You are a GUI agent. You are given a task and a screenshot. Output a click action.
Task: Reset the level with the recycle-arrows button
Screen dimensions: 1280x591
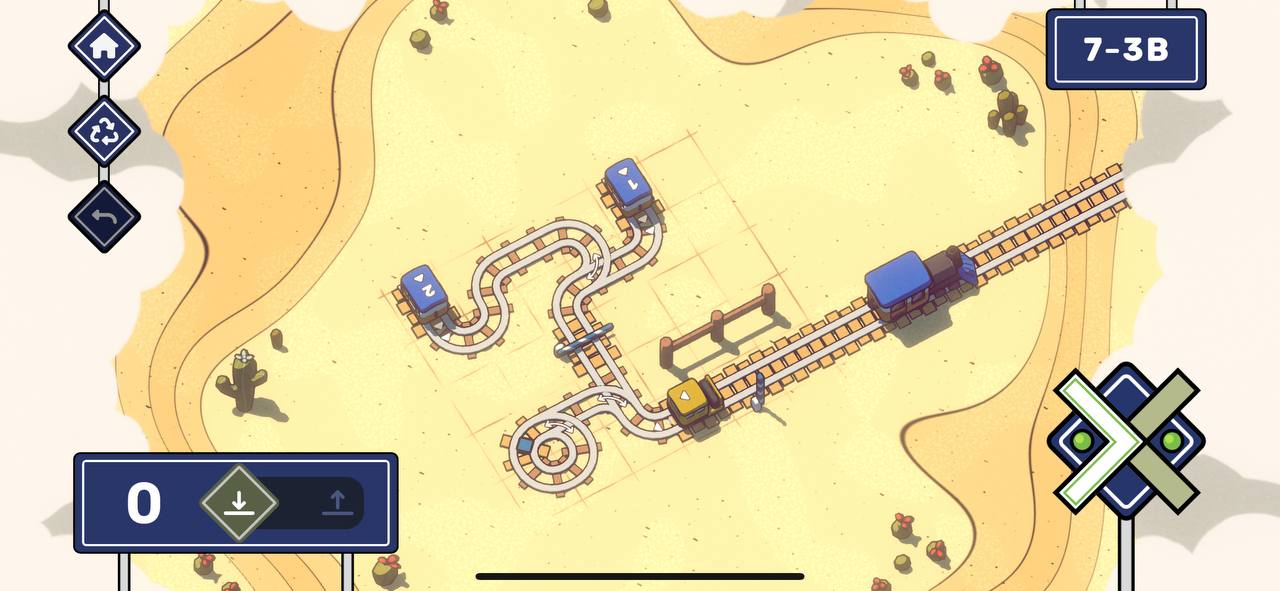point(104,131)
